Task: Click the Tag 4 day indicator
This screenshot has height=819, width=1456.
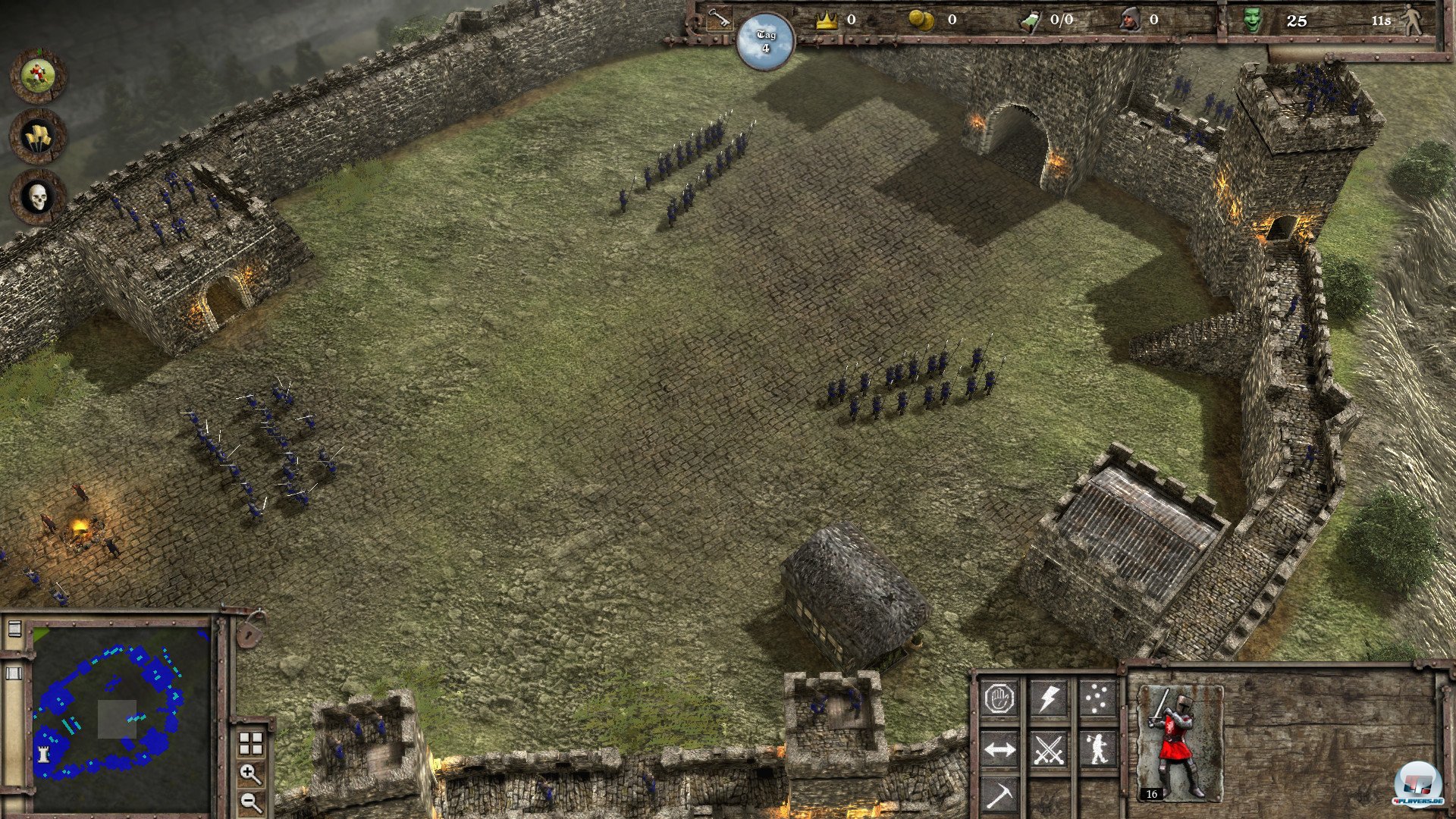Action: click(x=765, y=42)
